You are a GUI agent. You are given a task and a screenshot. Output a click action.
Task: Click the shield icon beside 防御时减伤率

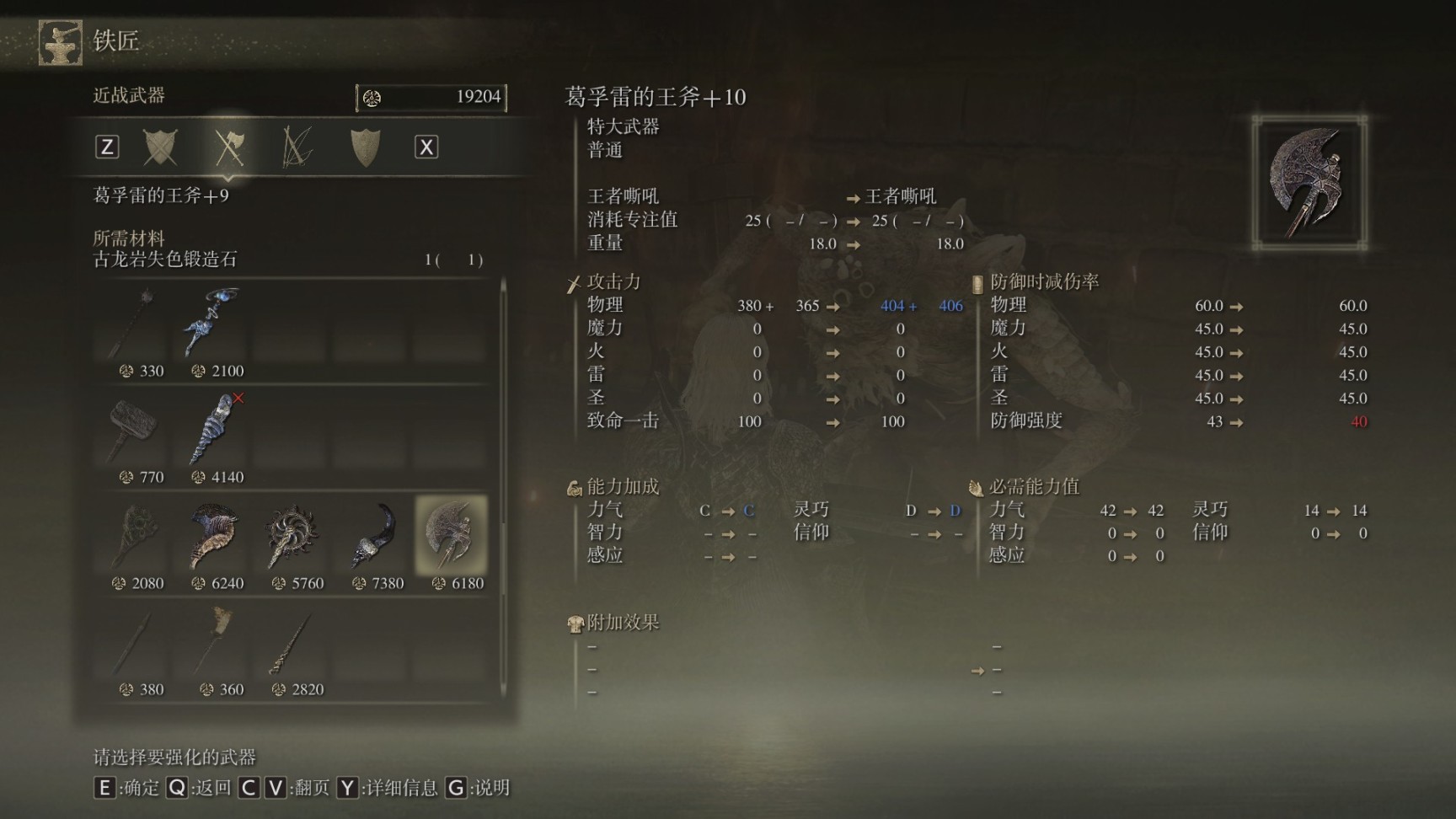point(977,281)
